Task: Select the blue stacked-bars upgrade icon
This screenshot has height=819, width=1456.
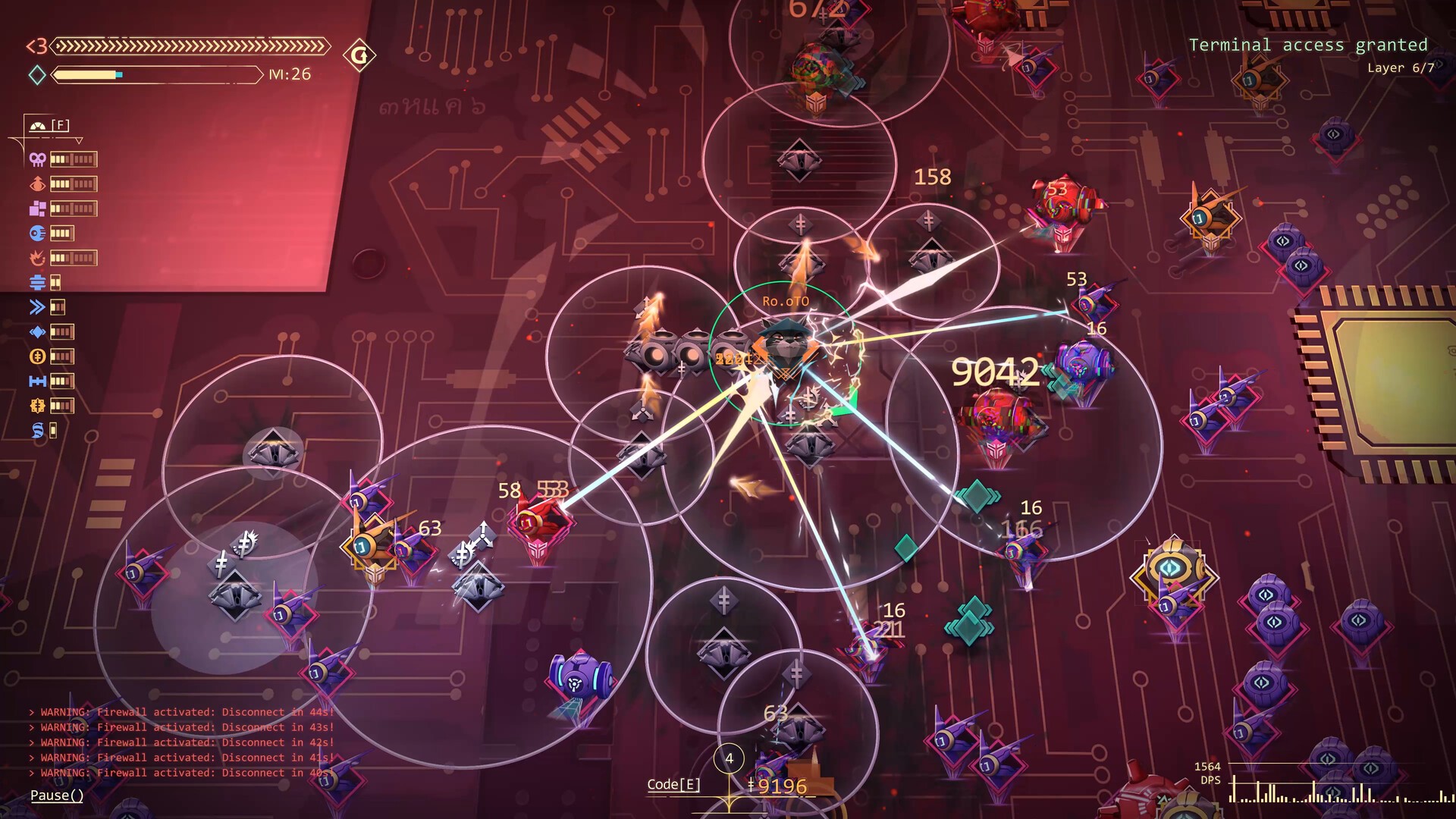Action: 37,283
